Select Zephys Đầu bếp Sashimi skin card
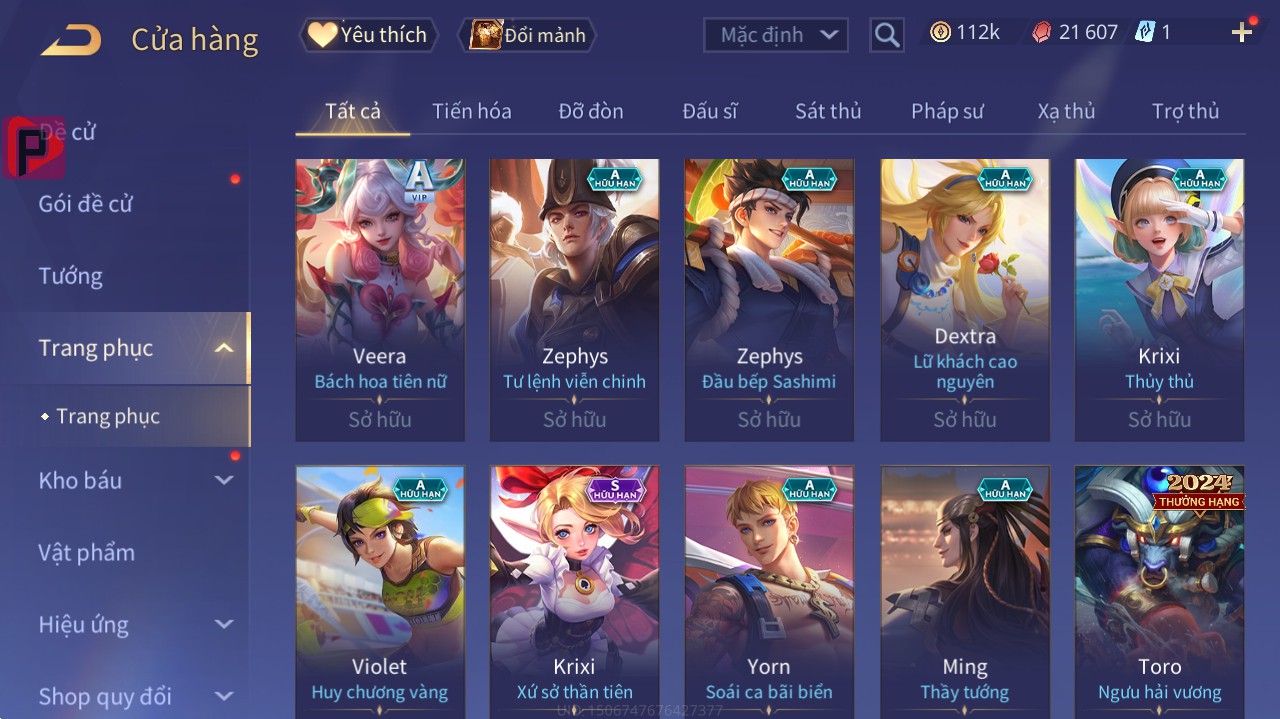1280x719 pixels. 769,299
